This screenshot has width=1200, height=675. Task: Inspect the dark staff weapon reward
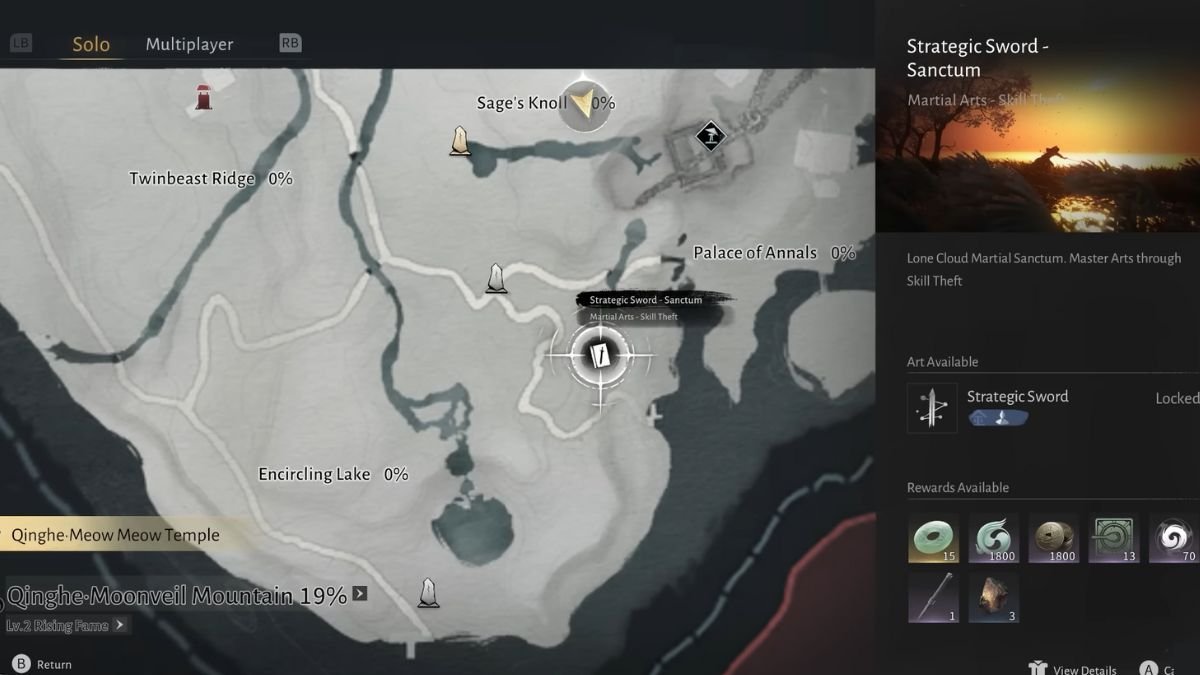tap(933, 598)
